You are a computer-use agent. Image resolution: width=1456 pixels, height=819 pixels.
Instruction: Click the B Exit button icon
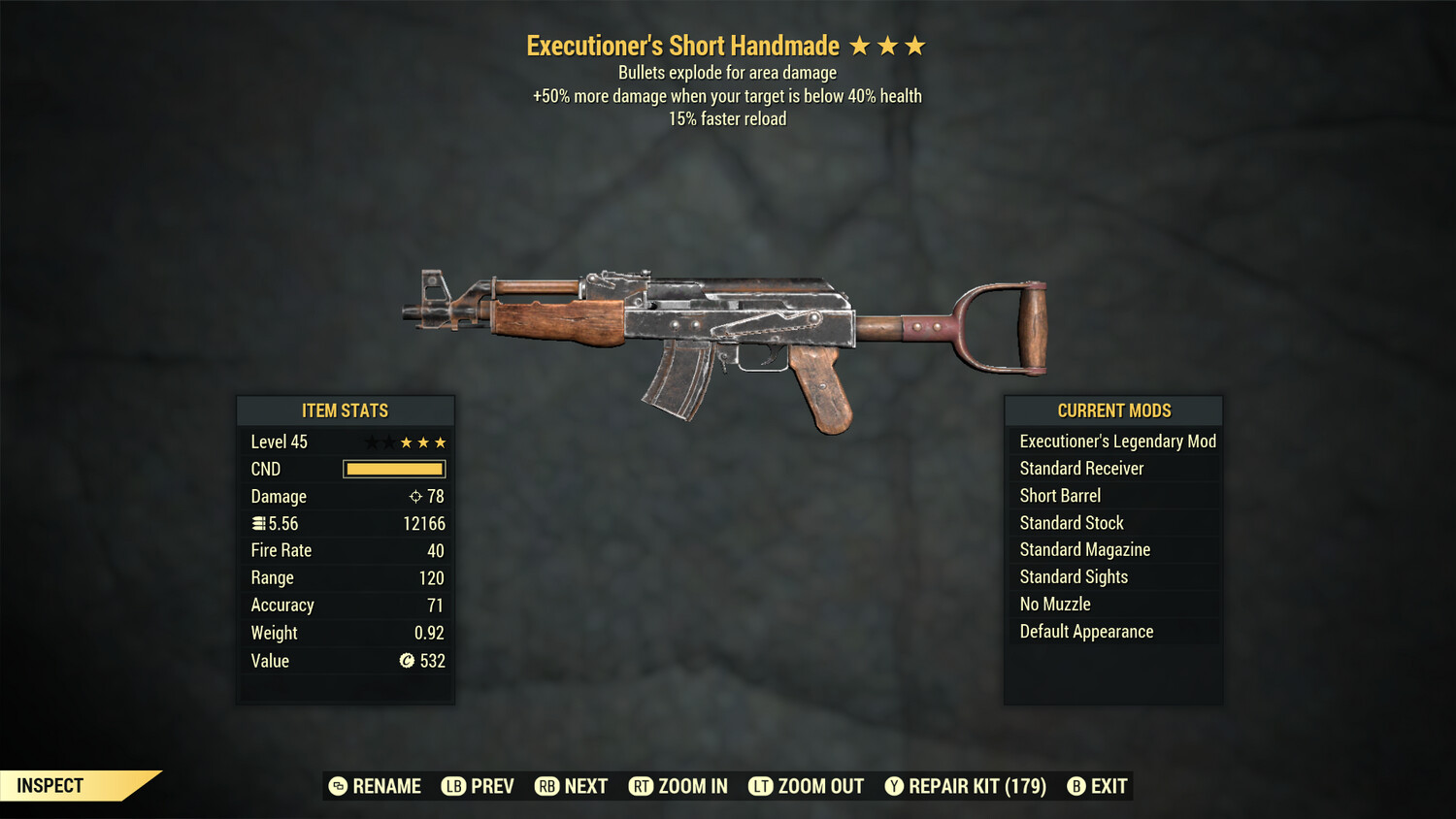(x=1076, y=786)
